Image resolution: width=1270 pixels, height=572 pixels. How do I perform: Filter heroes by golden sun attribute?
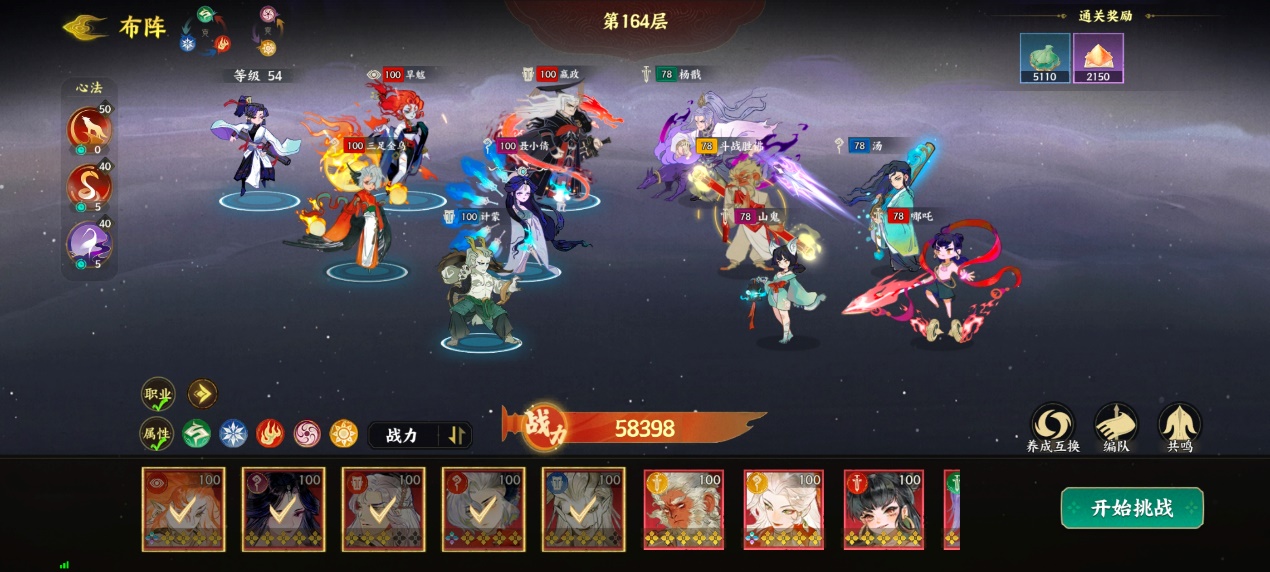[344, 434]
